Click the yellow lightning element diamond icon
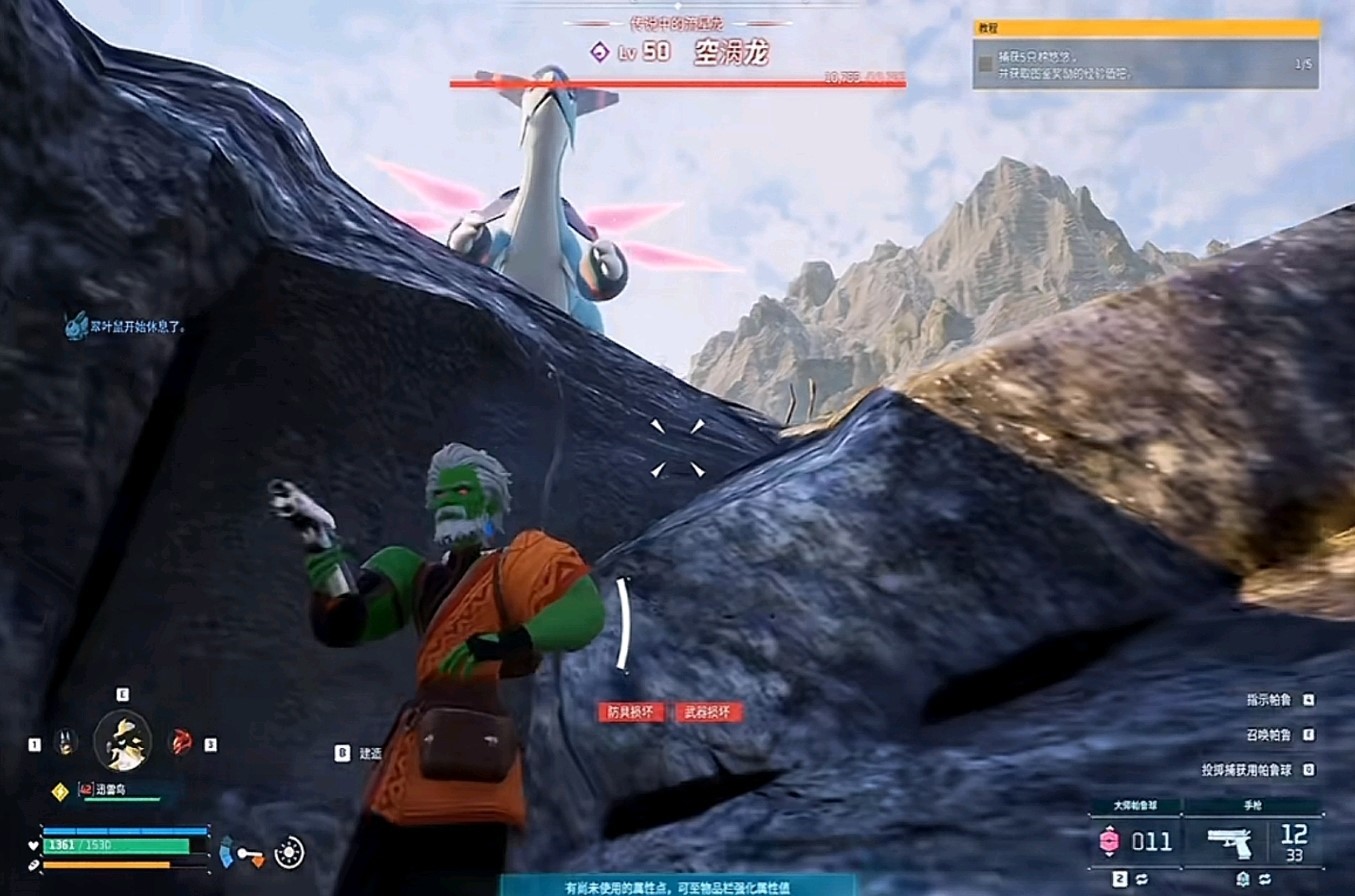The height and width of the screenshot is (896, 1355). coord(59,791)
